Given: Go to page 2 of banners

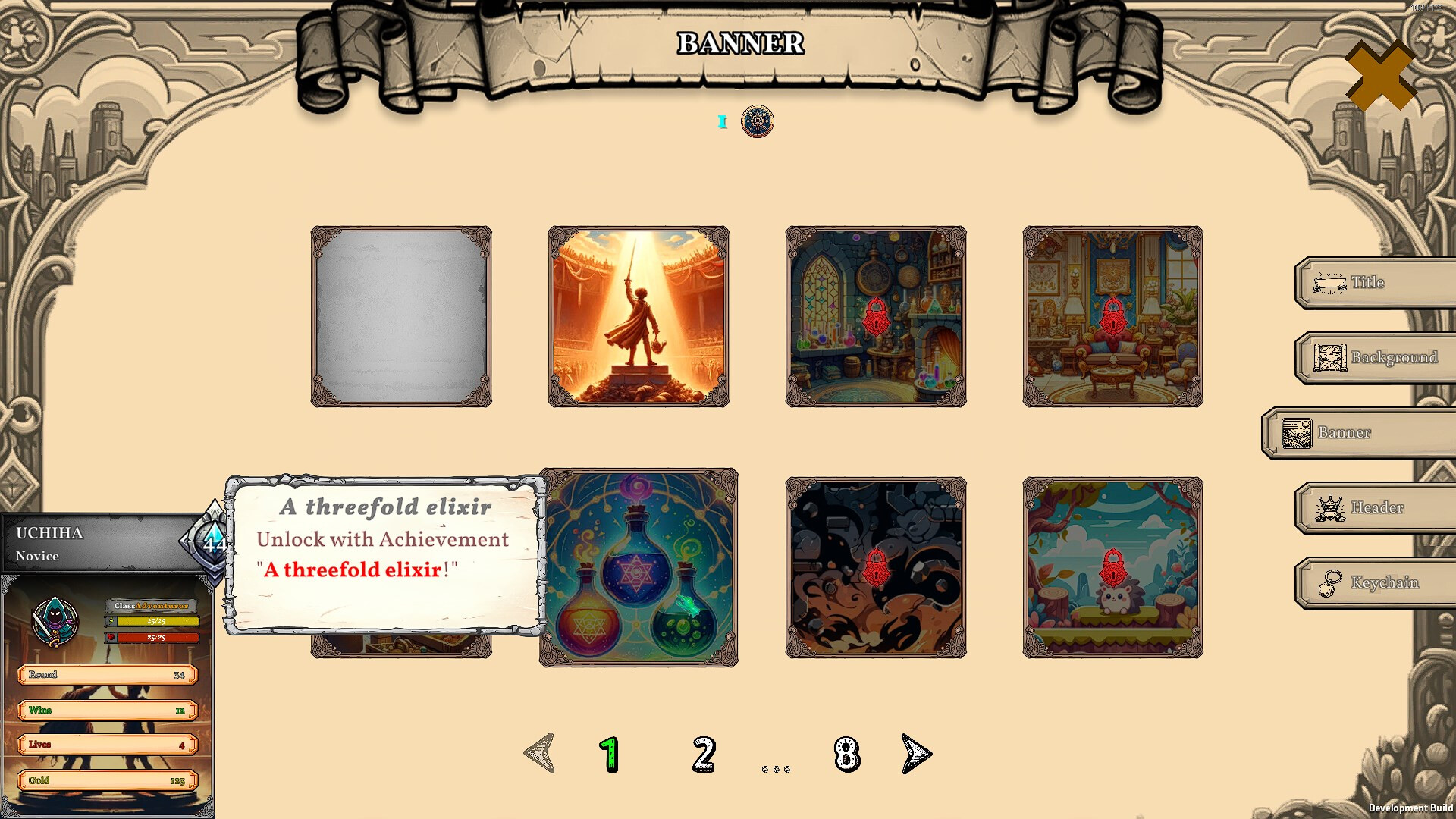Looking at the screenshot, I should click(x=704, y=755).
